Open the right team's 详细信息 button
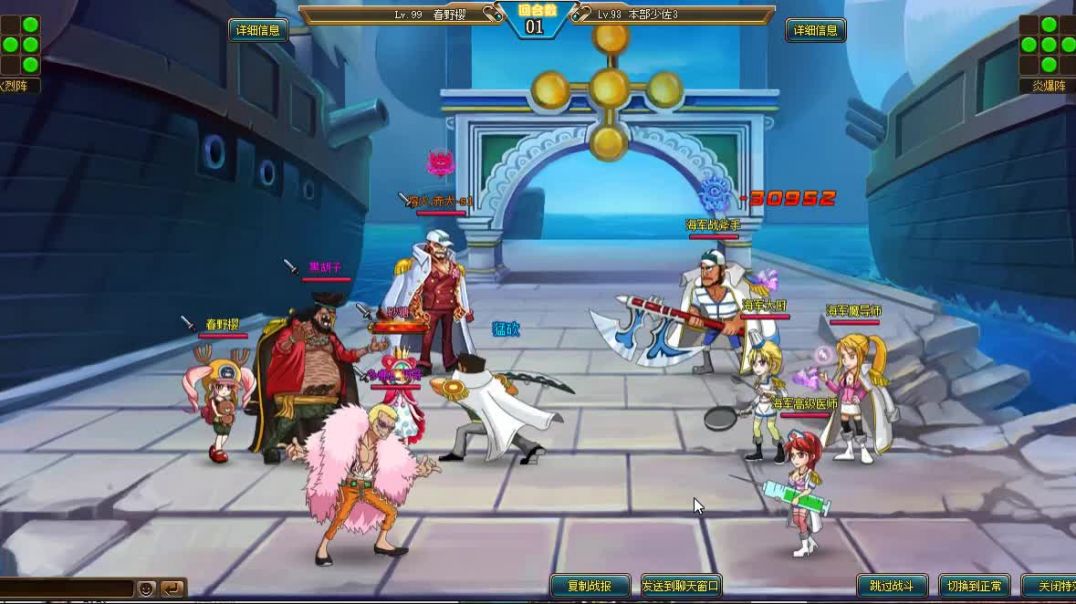1076x604 pixels. coord(815,30)
